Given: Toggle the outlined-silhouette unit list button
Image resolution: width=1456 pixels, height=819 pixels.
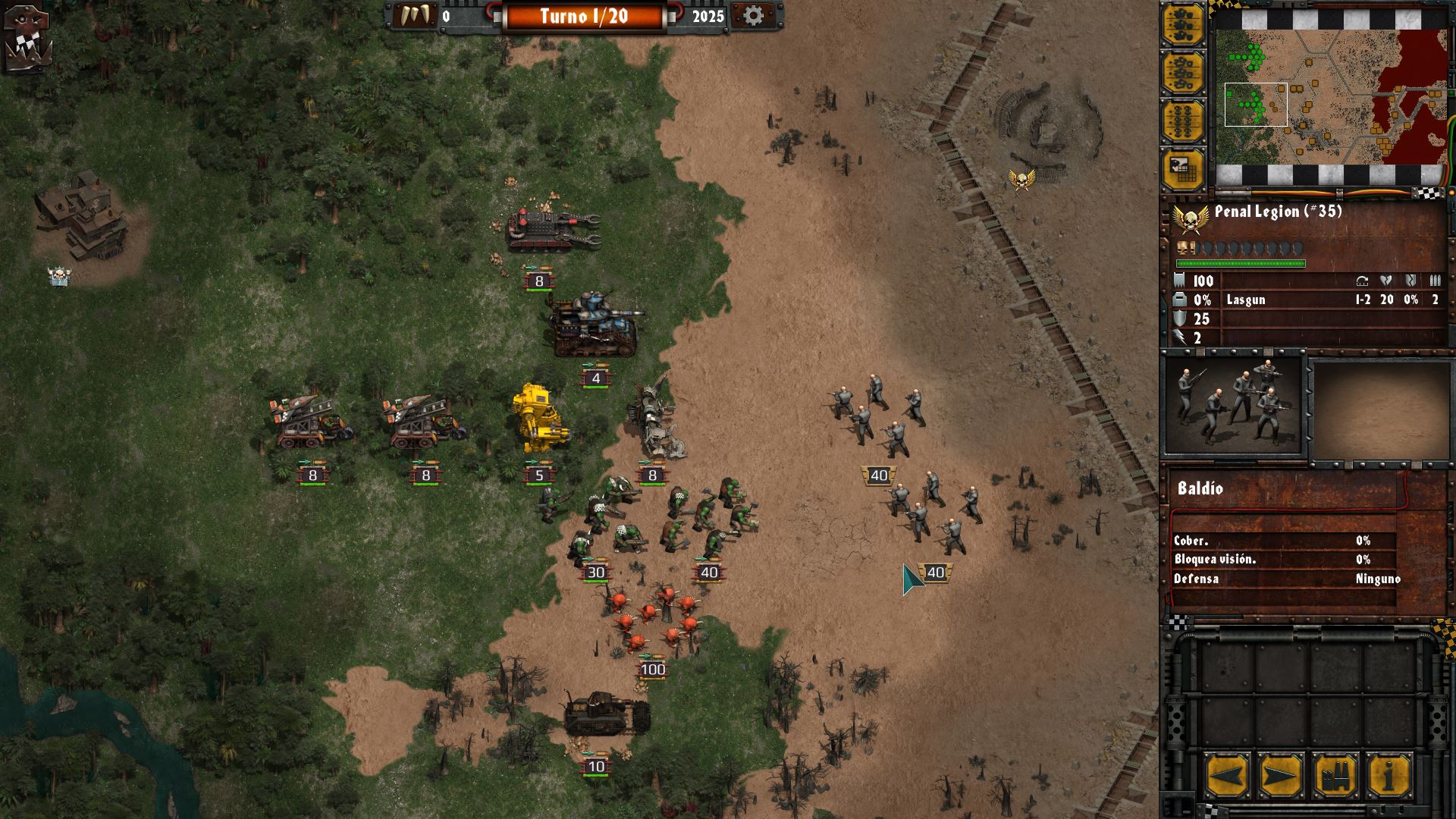Looking at the screenshot, I should (x=1183, y=73).
